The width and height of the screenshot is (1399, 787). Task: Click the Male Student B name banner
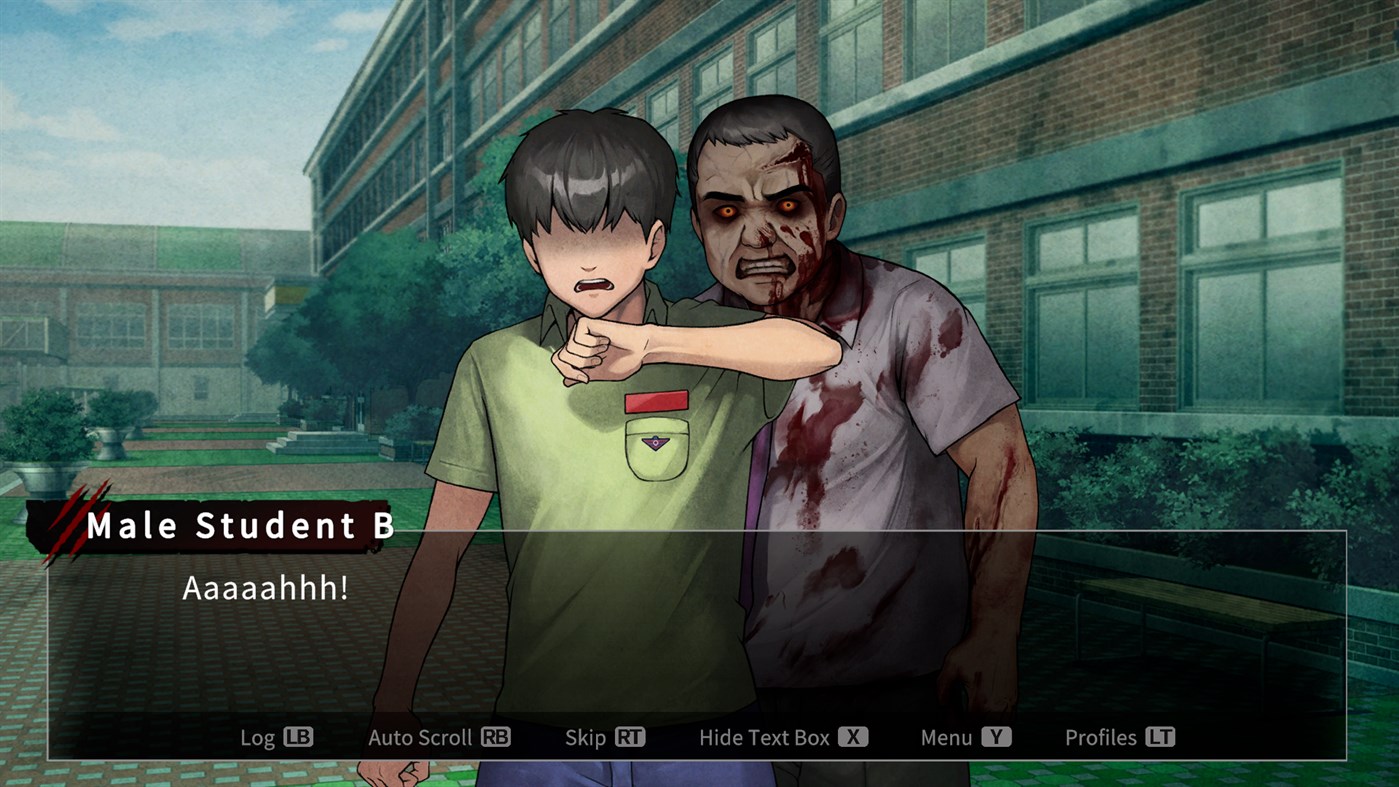click(240, 524)
